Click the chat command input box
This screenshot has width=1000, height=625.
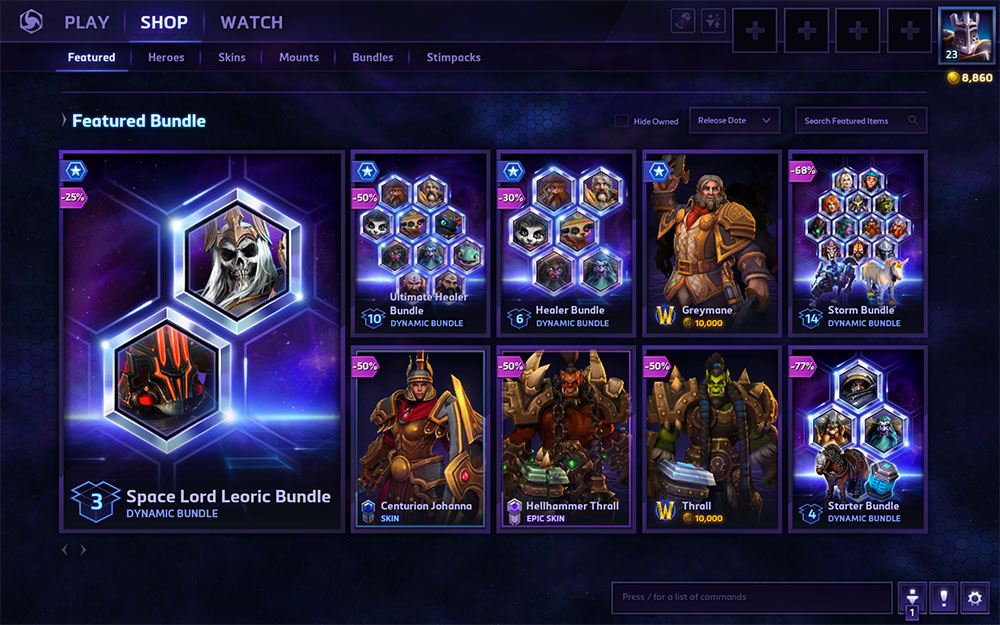[751, 597]
